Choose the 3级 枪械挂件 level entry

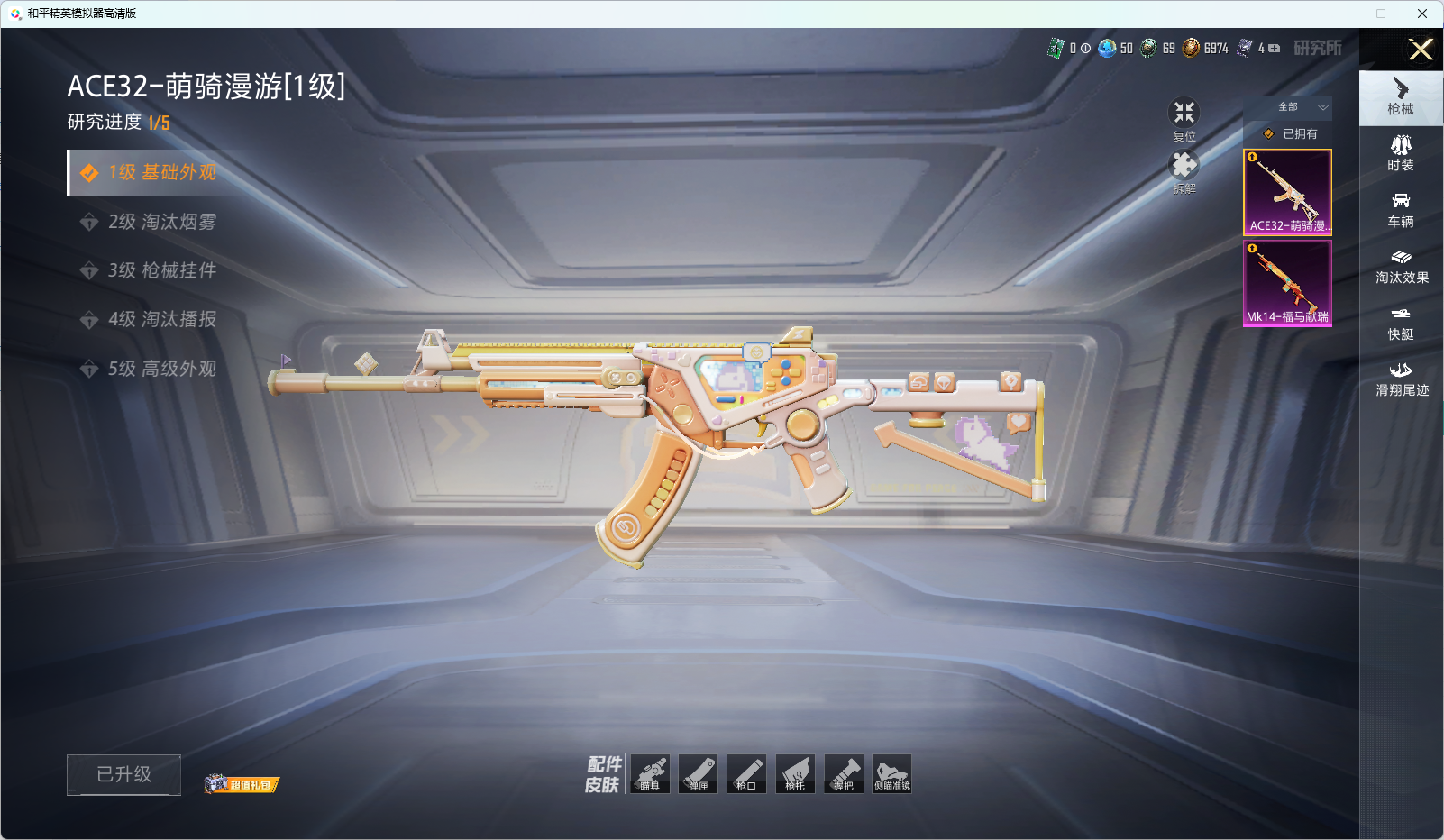pos(162,270)
